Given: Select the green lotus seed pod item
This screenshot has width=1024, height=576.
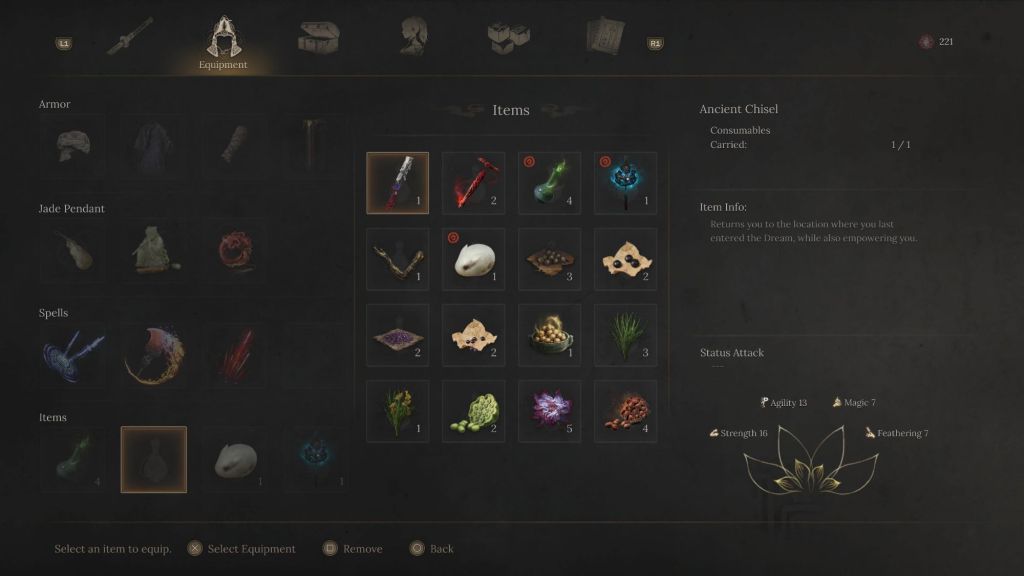Looking at the screenshot, I should point(473,411).
